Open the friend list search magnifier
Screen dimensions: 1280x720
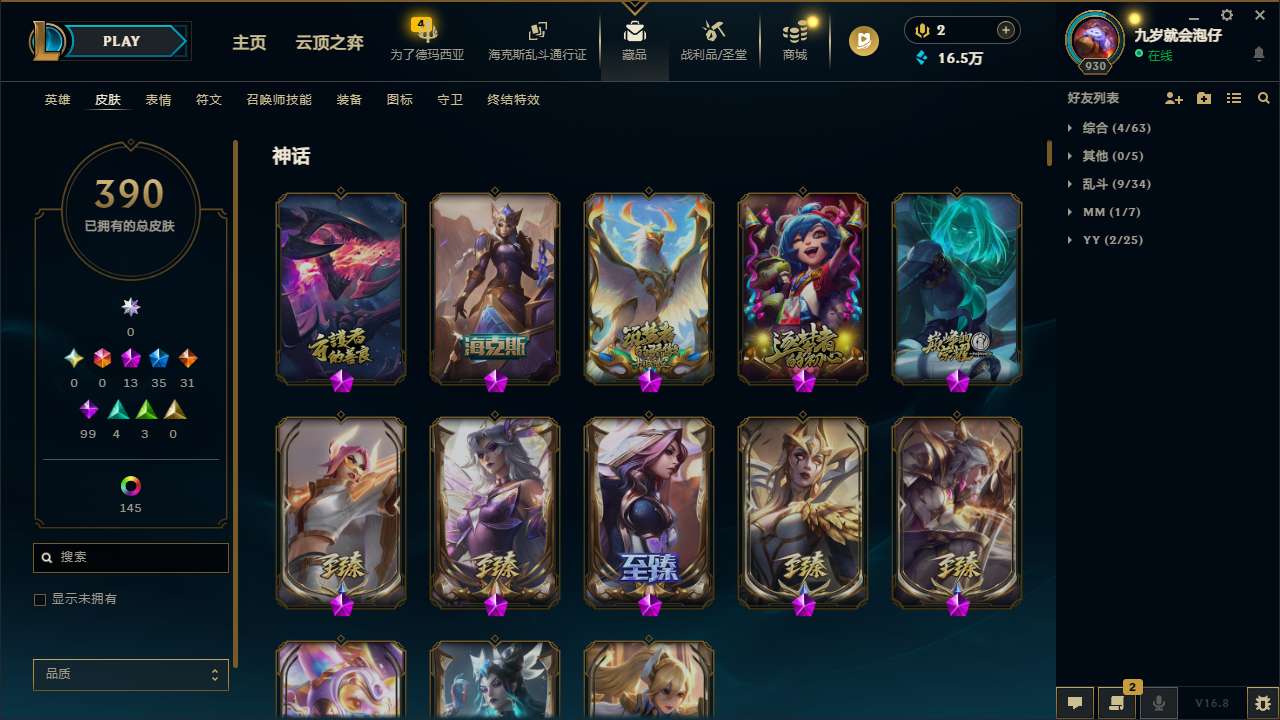click(1263, 98)
